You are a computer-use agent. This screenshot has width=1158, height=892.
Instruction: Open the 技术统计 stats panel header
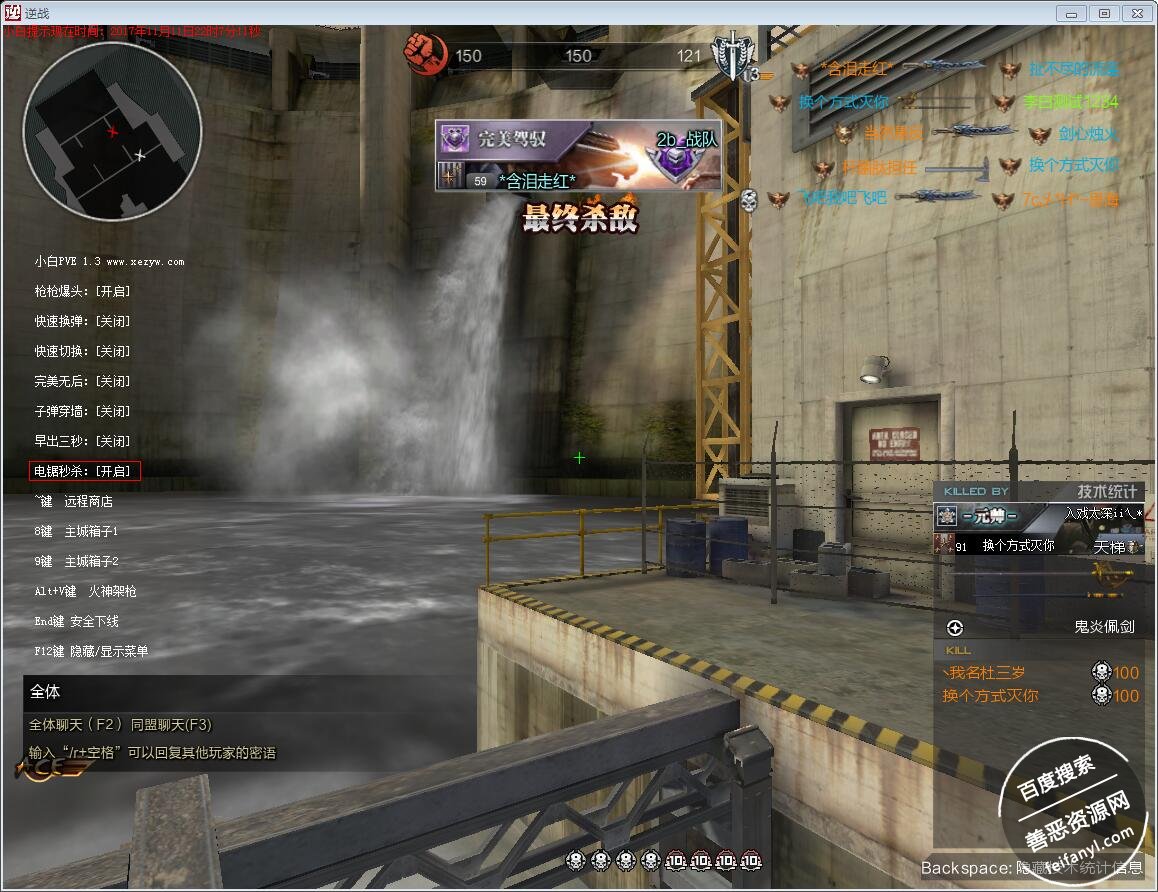[1107, 491]
